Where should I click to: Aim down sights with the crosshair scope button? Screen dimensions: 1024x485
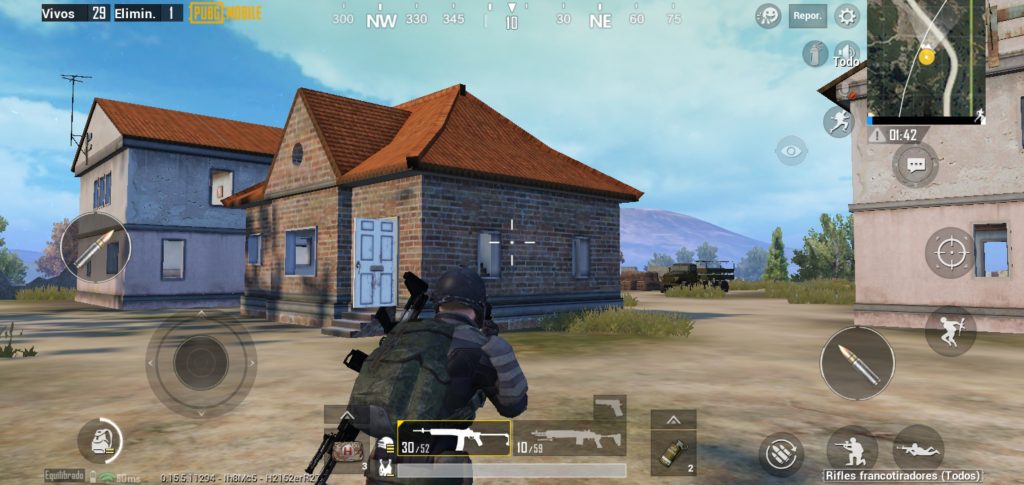pos(949,253)
